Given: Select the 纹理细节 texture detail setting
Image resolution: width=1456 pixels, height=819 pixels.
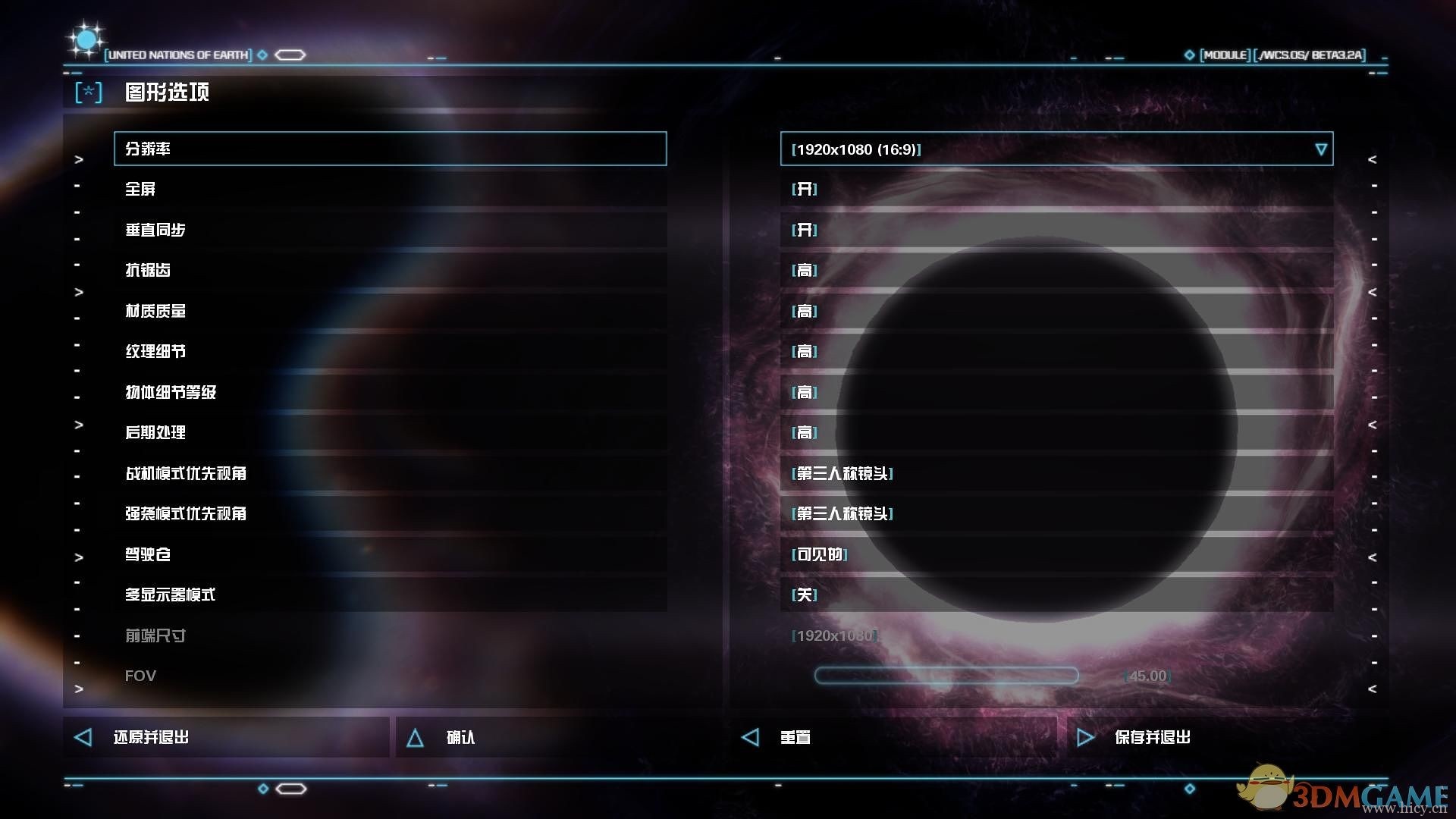Looking at the screenshot, I should (390, 351).
